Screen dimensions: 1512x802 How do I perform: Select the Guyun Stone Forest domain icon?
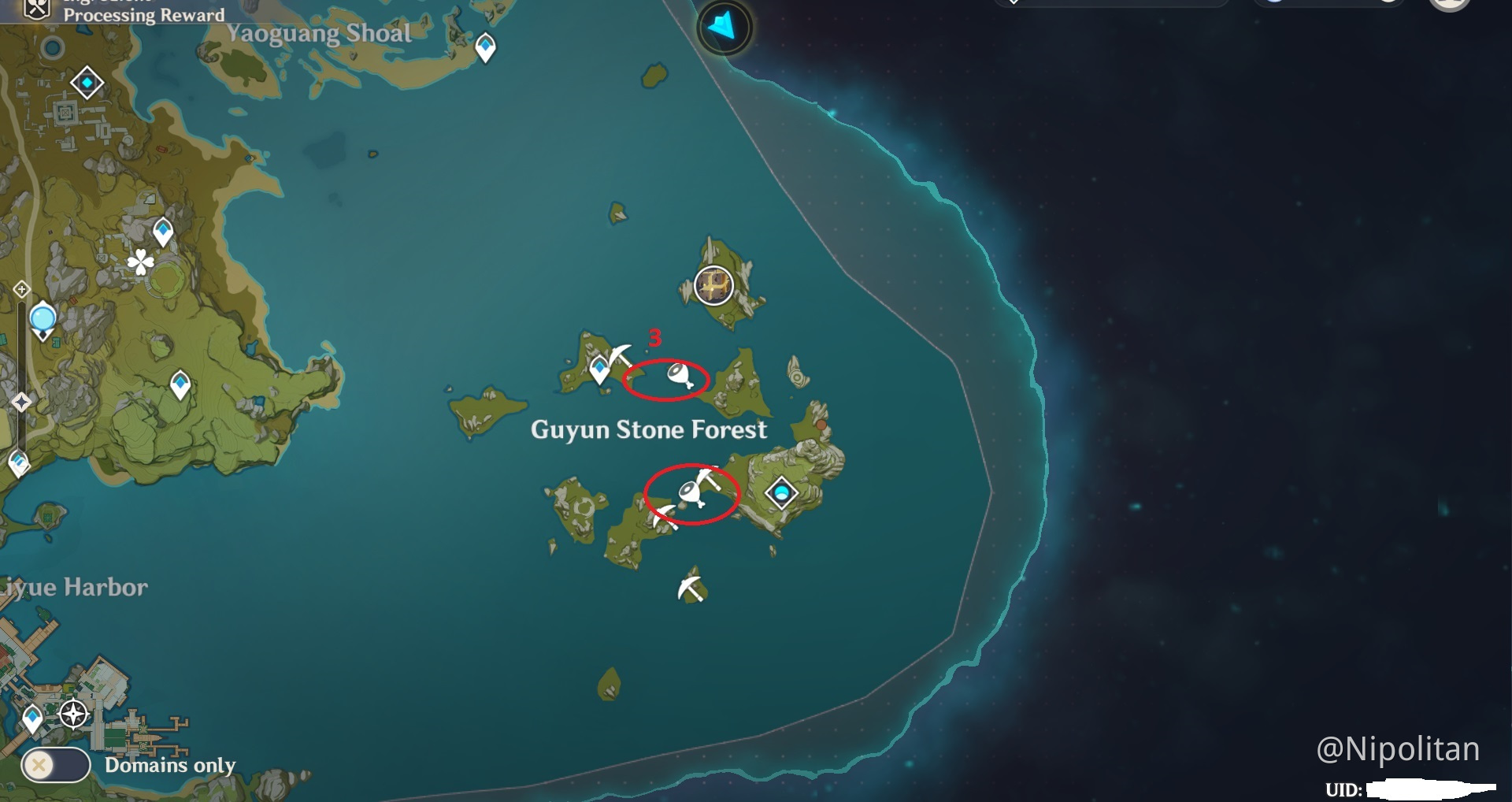(713, 285)
